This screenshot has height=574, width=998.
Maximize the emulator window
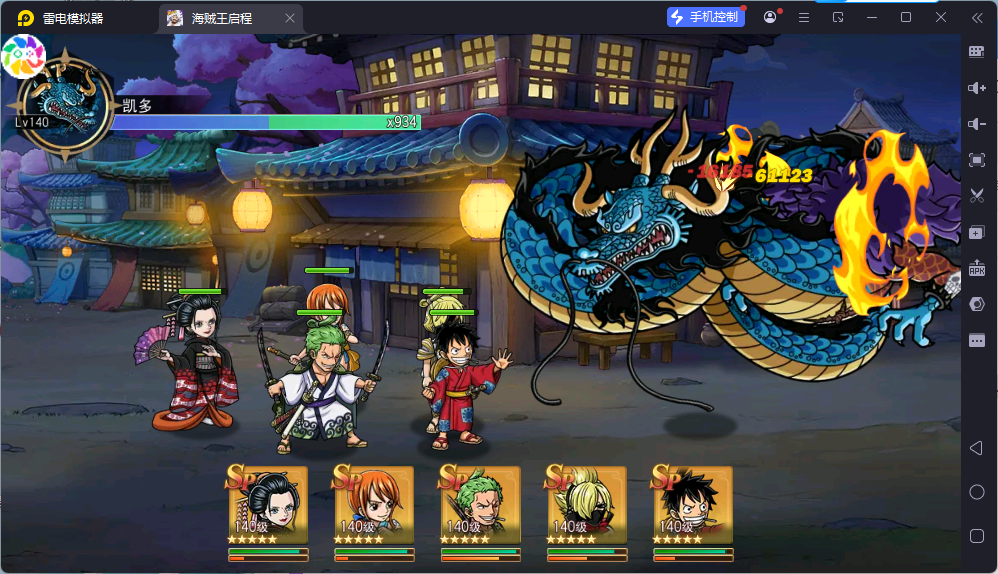[x=906, y=17]
